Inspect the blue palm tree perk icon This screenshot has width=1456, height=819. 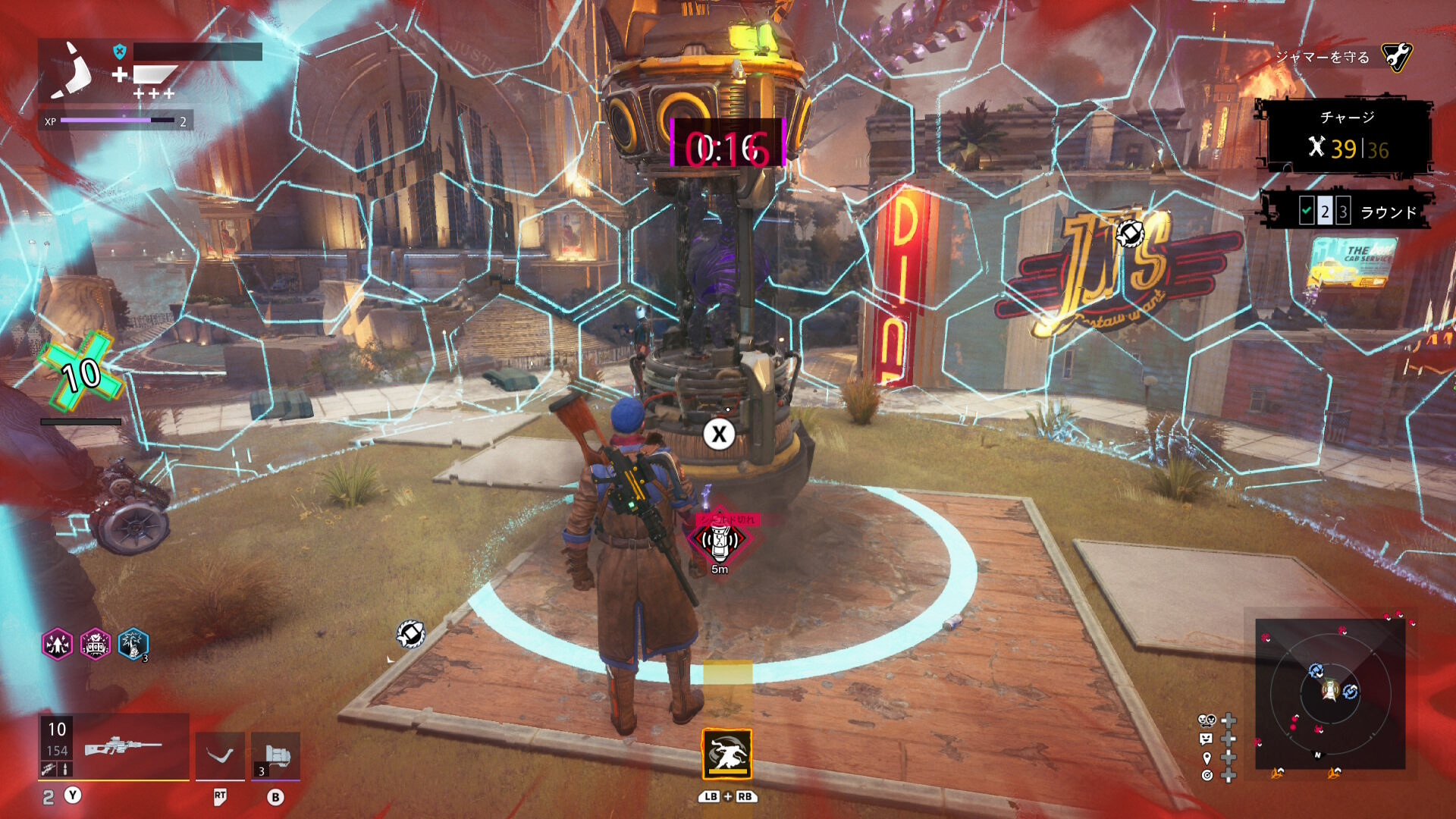133,645
